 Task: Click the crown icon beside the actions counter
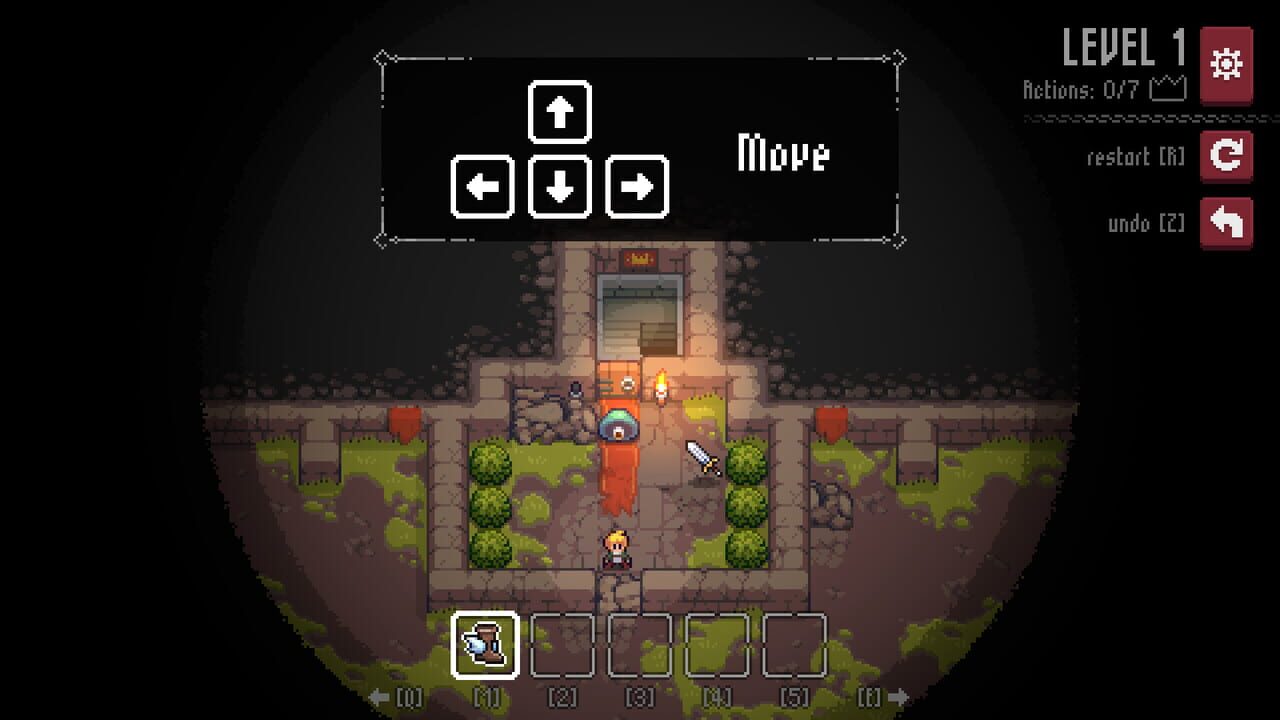click(x=1168, y=87)
